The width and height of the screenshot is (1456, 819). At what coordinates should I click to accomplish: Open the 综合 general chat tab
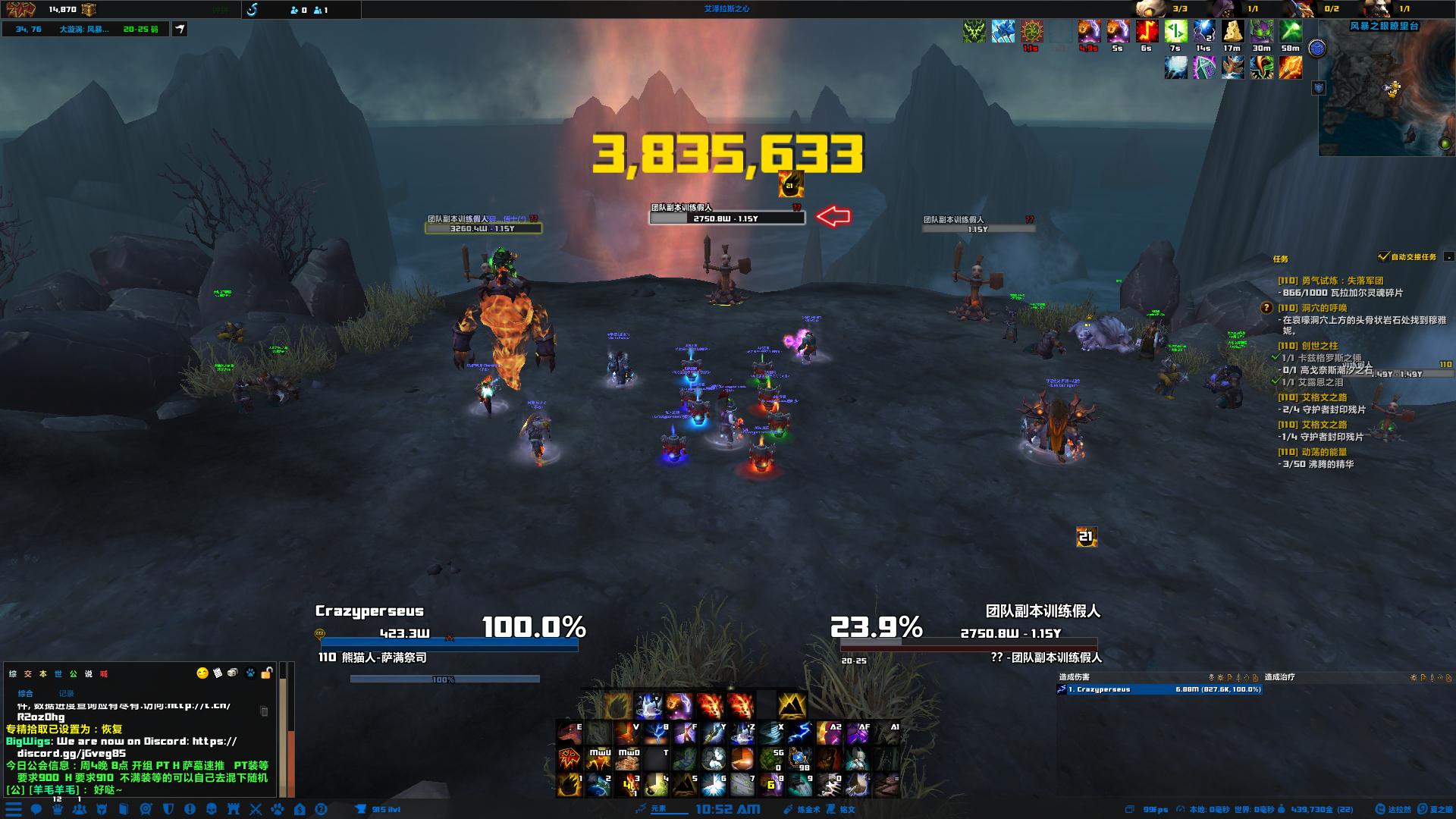tap(26, 693)
